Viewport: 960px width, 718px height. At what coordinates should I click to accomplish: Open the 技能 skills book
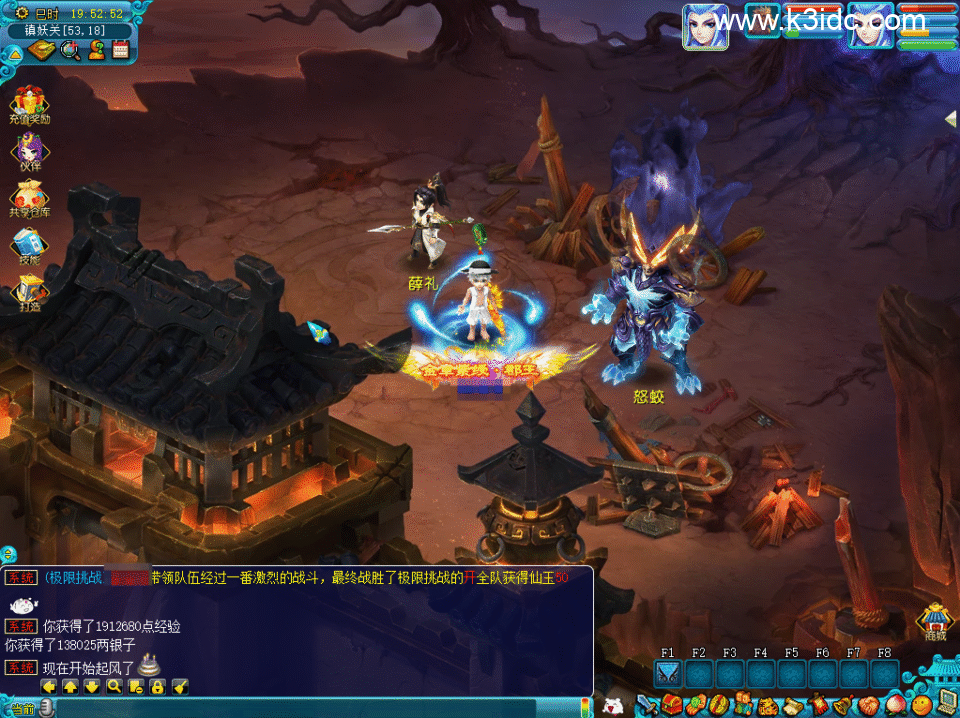point(29,245)
